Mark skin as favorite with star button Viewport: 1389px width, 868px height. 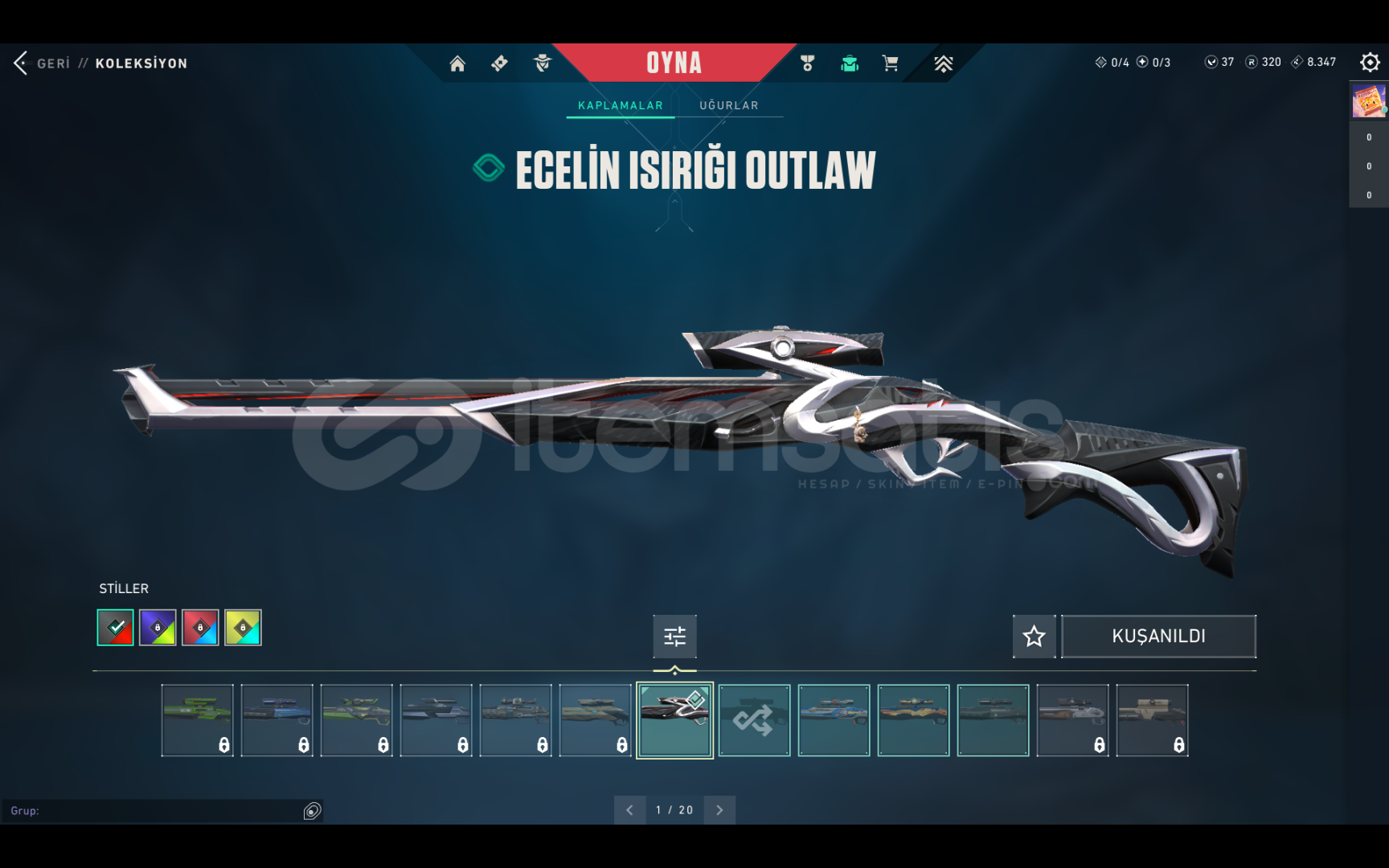click(x=1034, y=637)
